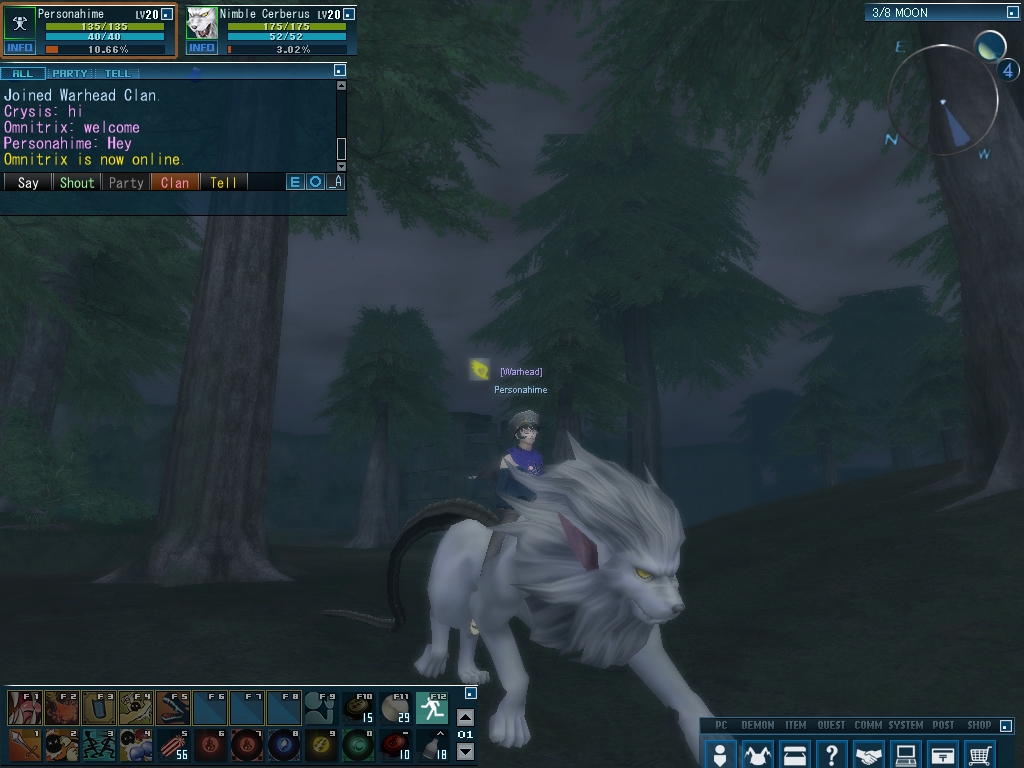Select the Shout chat channel

[77, 182]
